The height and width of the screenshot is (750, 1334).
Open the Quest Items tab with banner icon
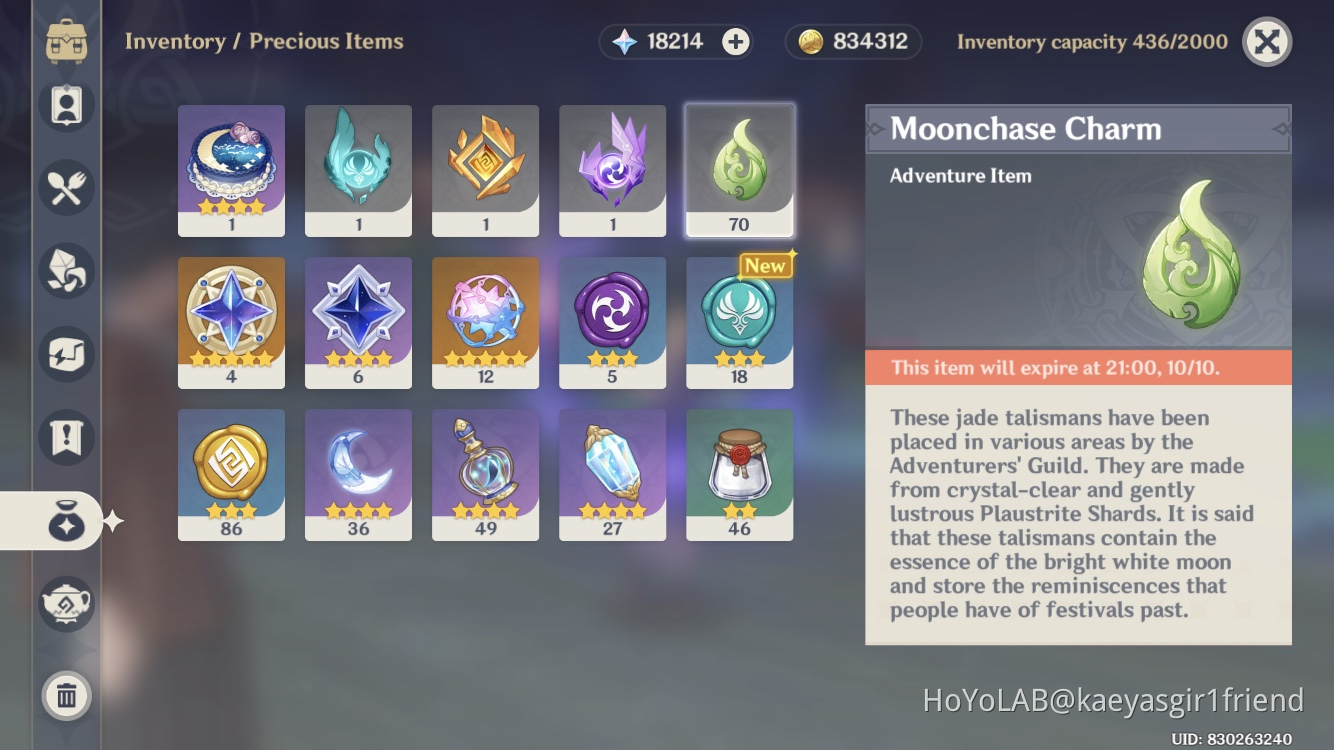click(66, 437)
